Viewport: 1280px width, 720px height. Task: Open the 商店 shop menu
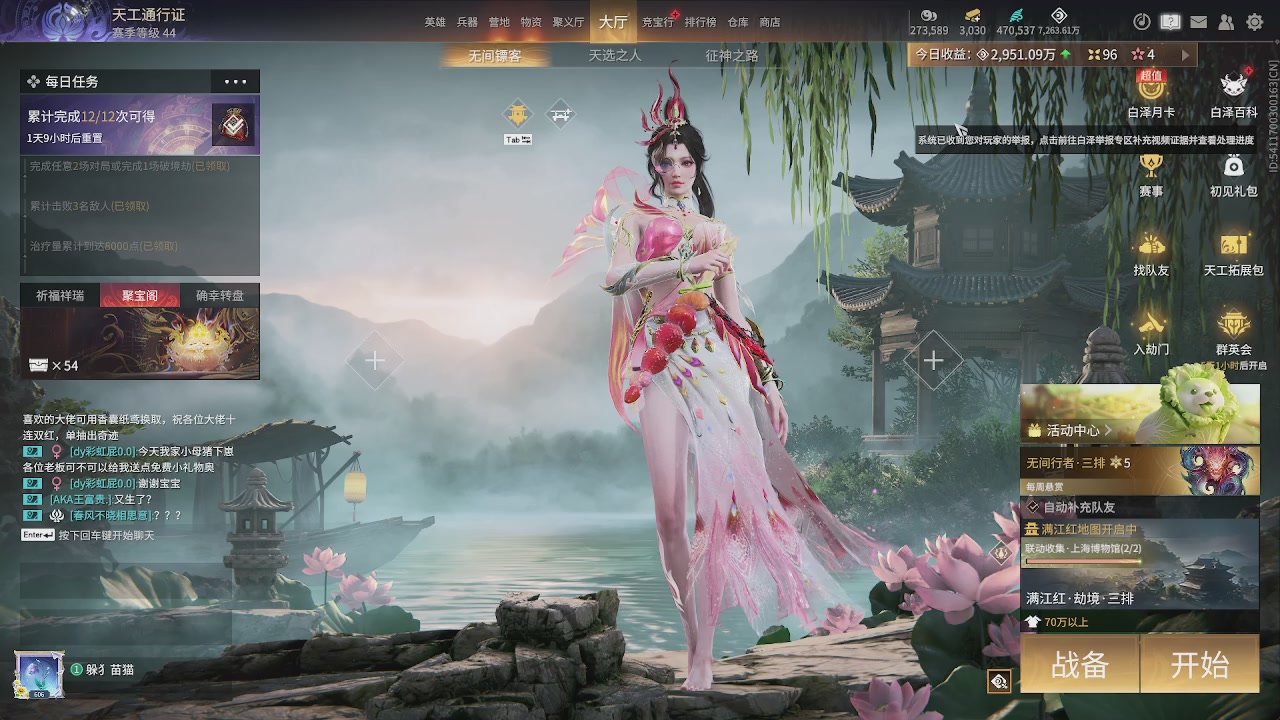coord(770,22)
